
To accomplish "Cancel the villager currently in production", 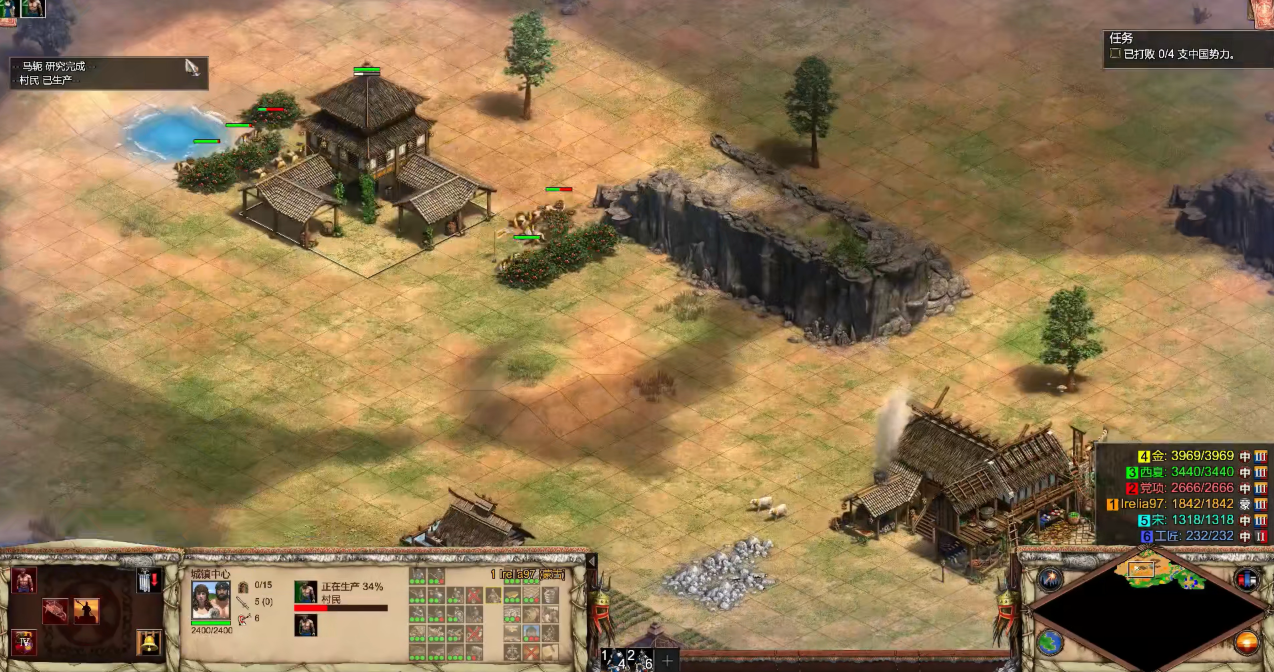I will [305, 591].
